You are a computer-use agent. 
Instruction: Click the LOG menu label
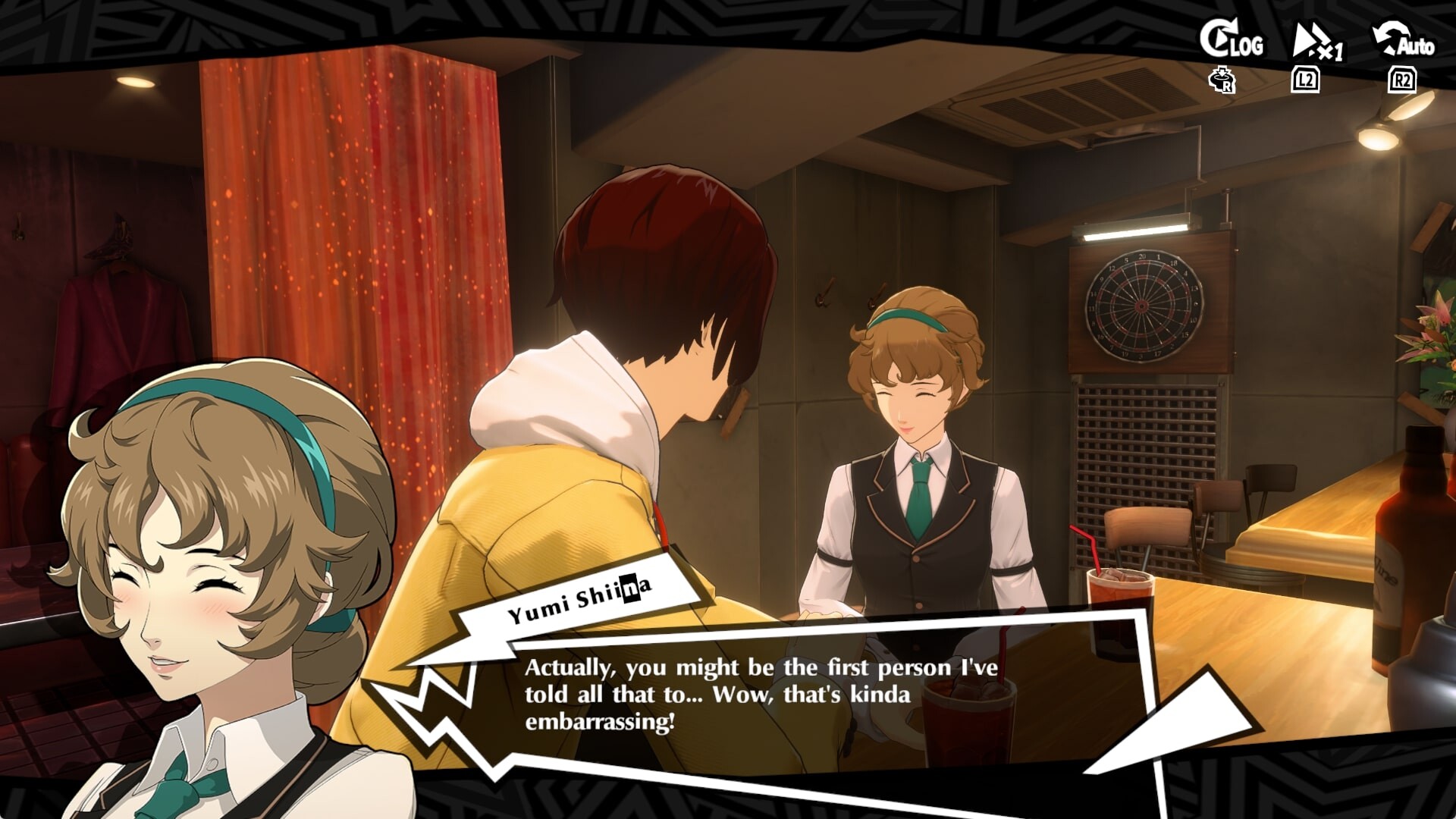click(1247, 45)
